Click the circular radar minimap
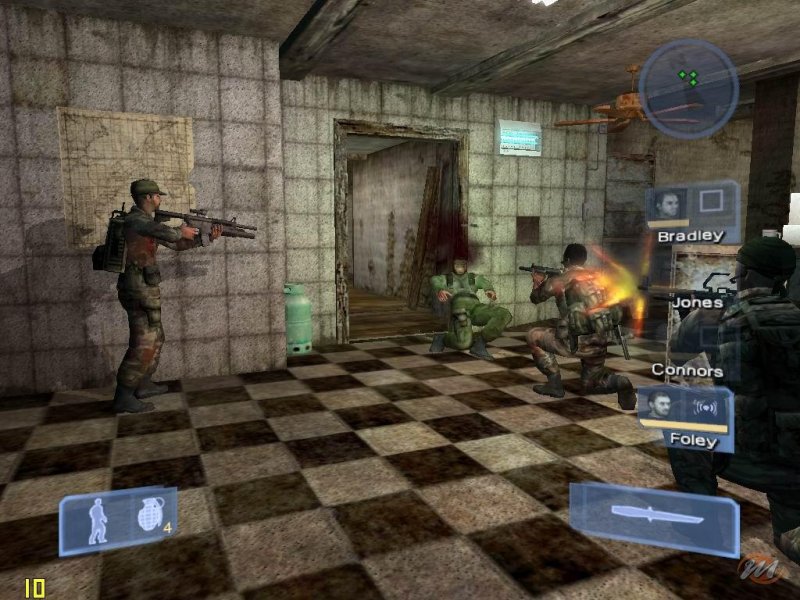 coord(688,88)
